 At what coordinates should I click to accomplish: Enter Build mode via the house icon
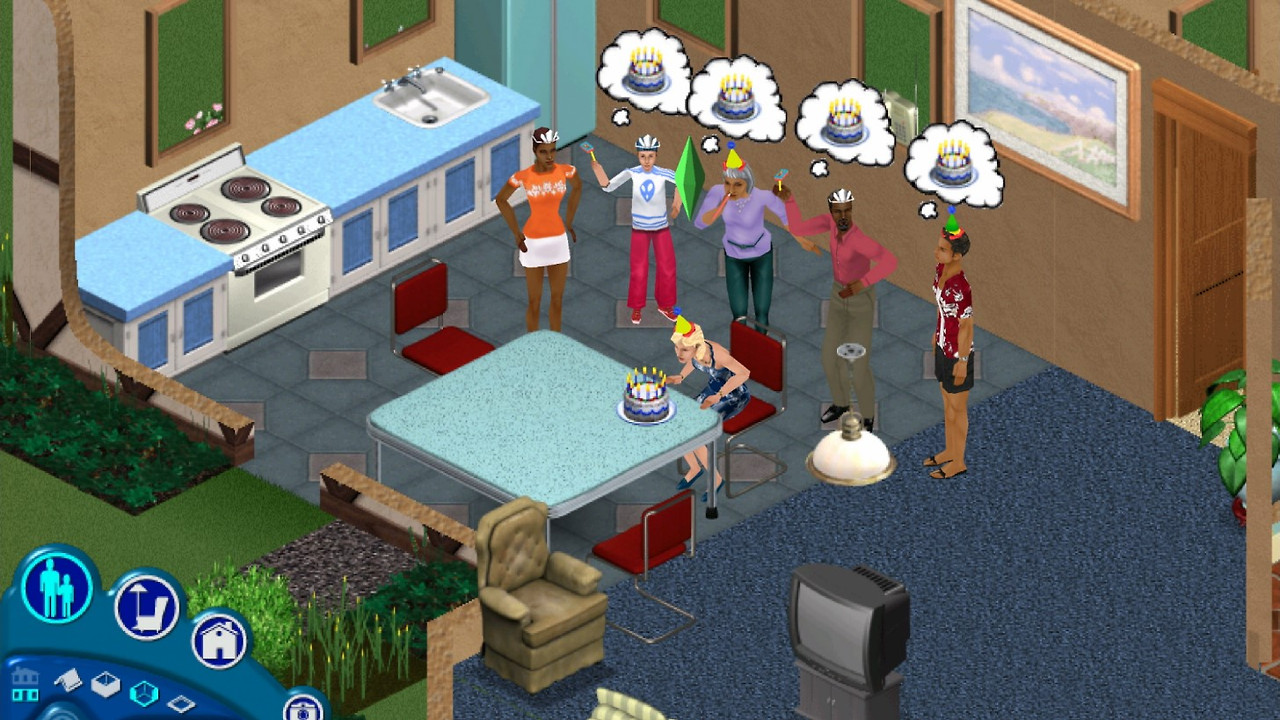(218, 640)
